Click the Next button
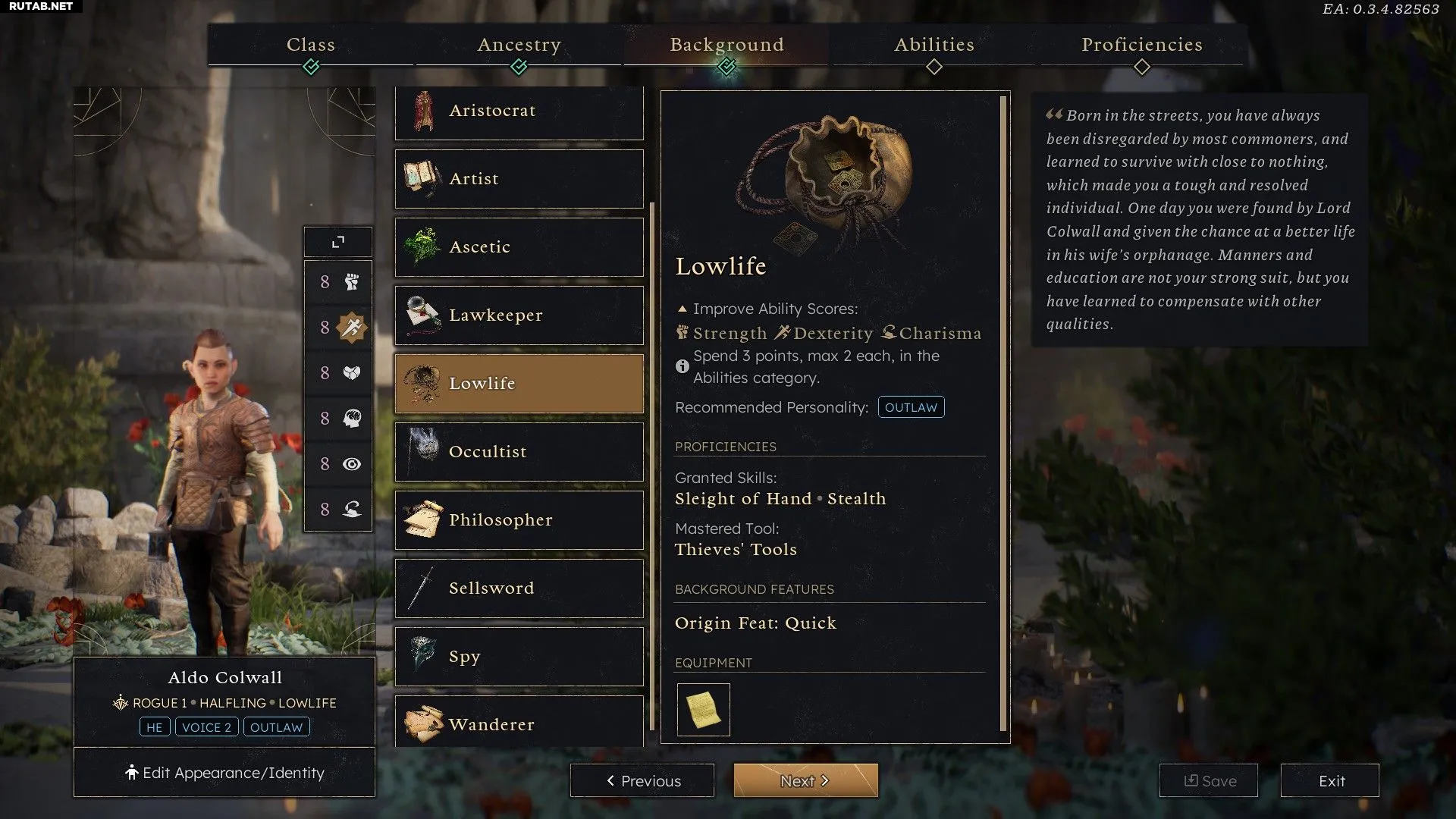1456x819 pixels. [x=805, y=780]
